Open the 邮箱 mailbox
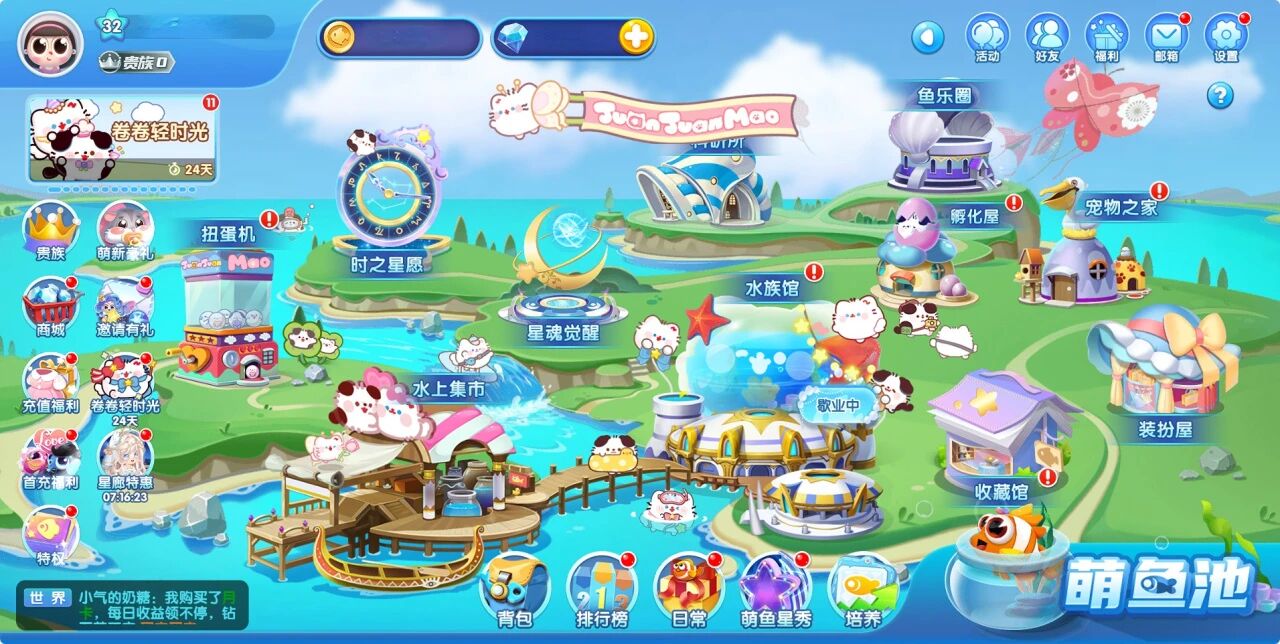Screen dimensions: 1280x644 click(x=1166, y=36)
